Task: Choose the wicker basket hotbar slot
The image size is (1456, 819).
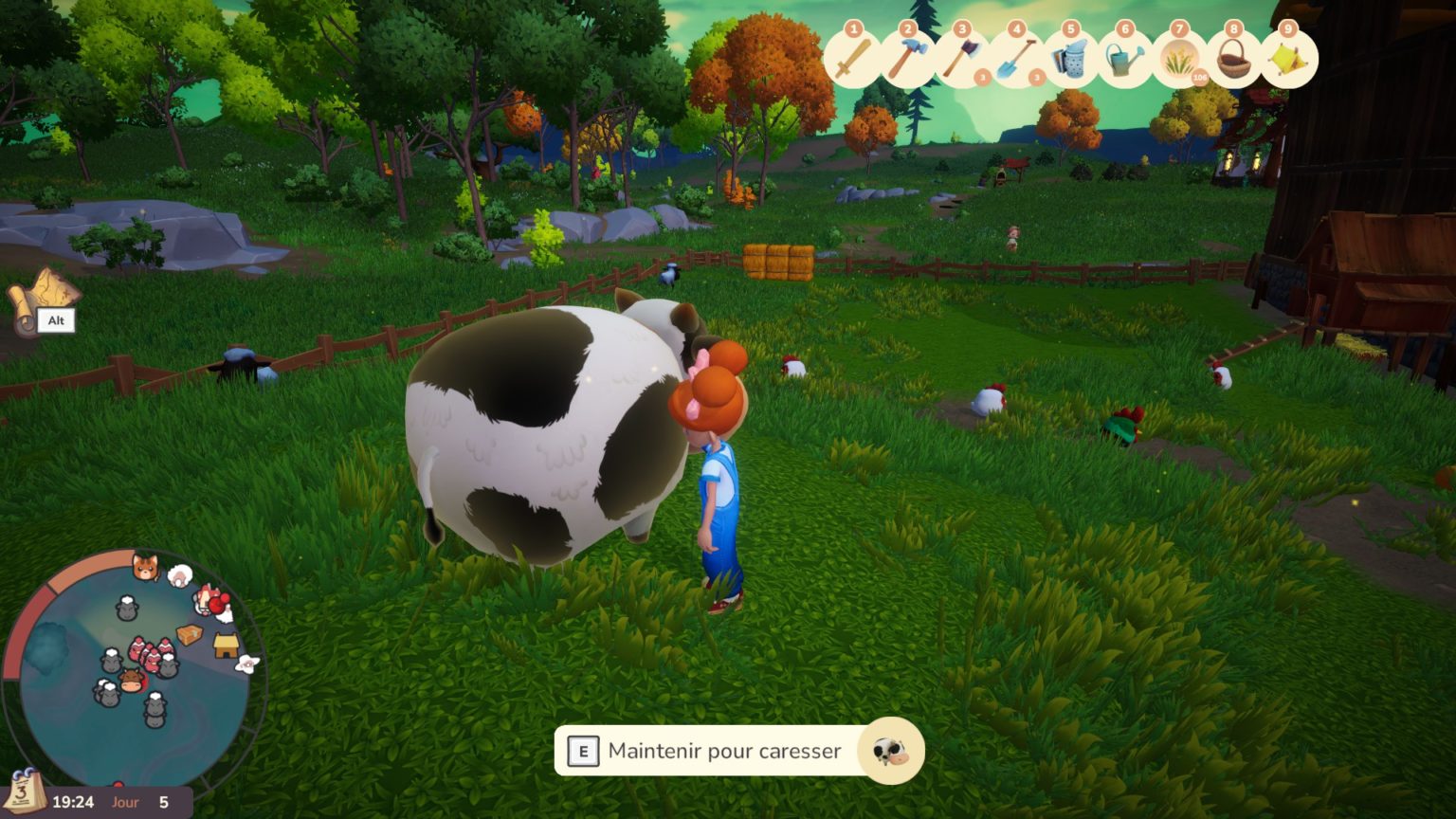Action: 1233,60
